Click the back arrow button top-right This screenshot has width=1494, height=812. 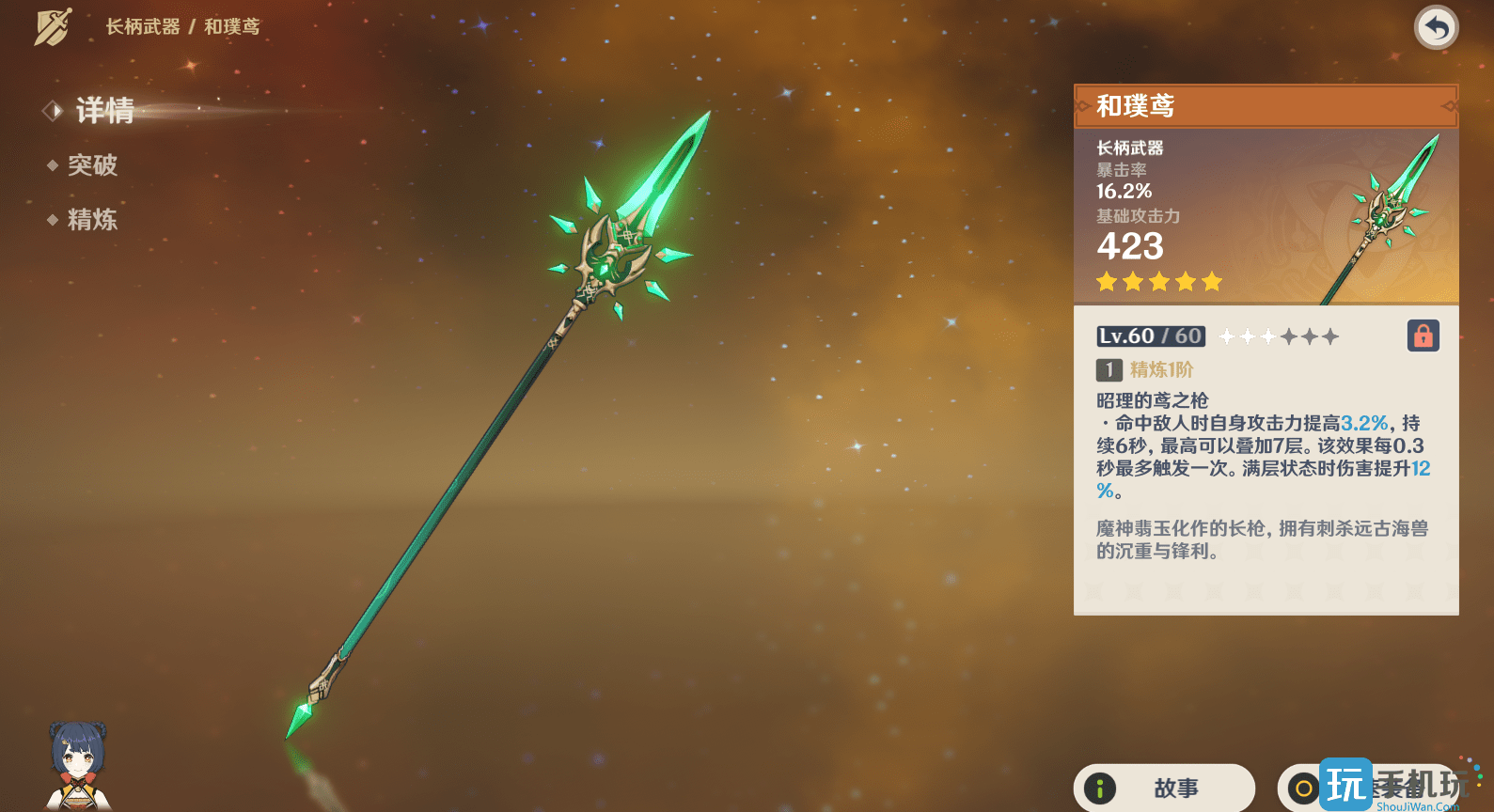tap(1435, 27)
